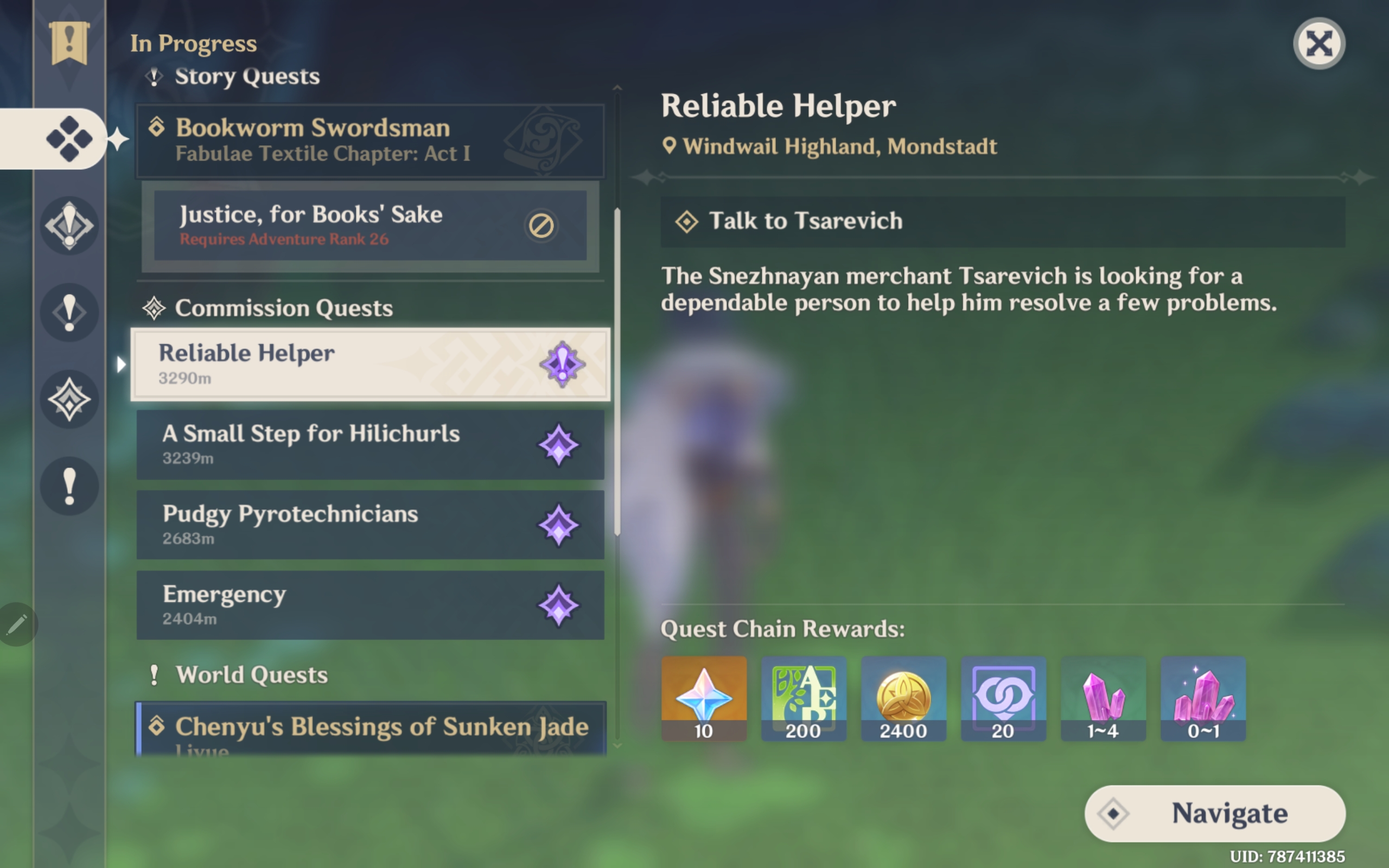Click the Navigate button
Viewport: 1389px width, 868px height.
1214,813
